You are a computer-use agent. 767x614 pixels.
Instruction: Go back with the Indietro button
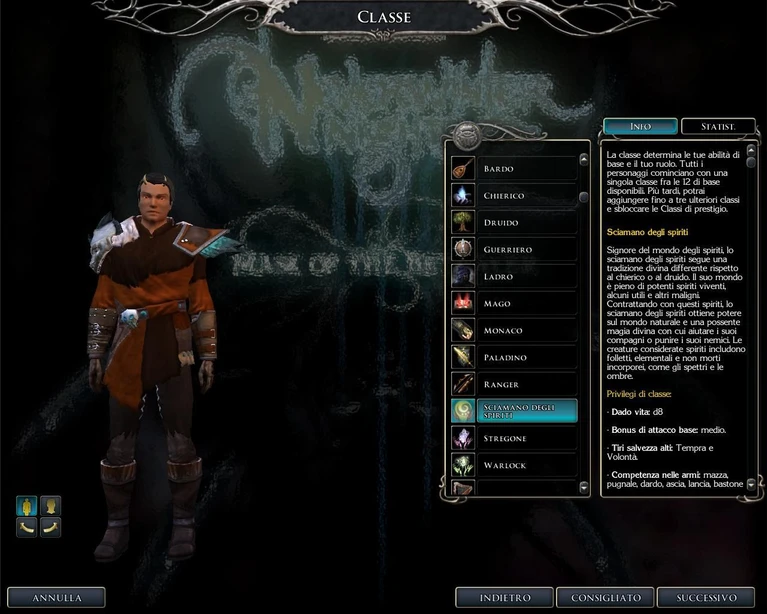tap(504, 598)
